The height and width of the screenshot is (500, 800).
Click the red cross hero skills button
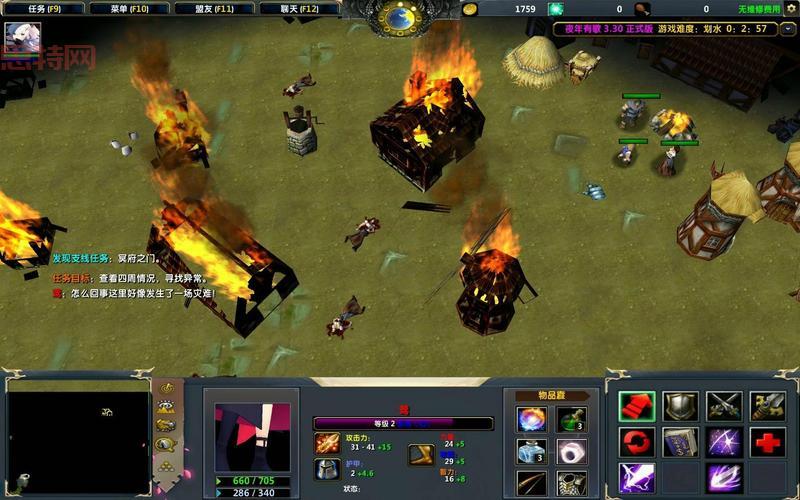click(767, 442)
